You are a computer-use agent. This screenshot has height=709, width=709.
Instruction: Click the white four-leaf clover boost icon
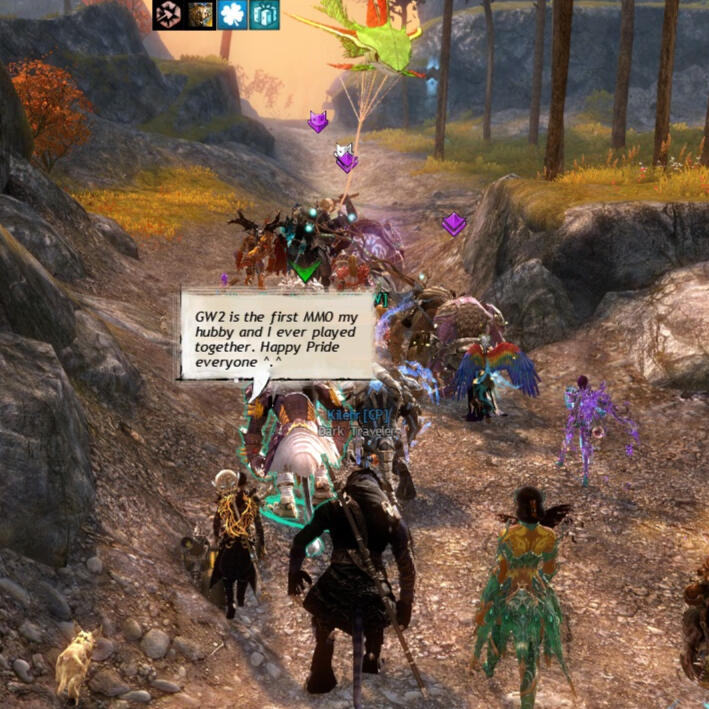tap(232, 15)
